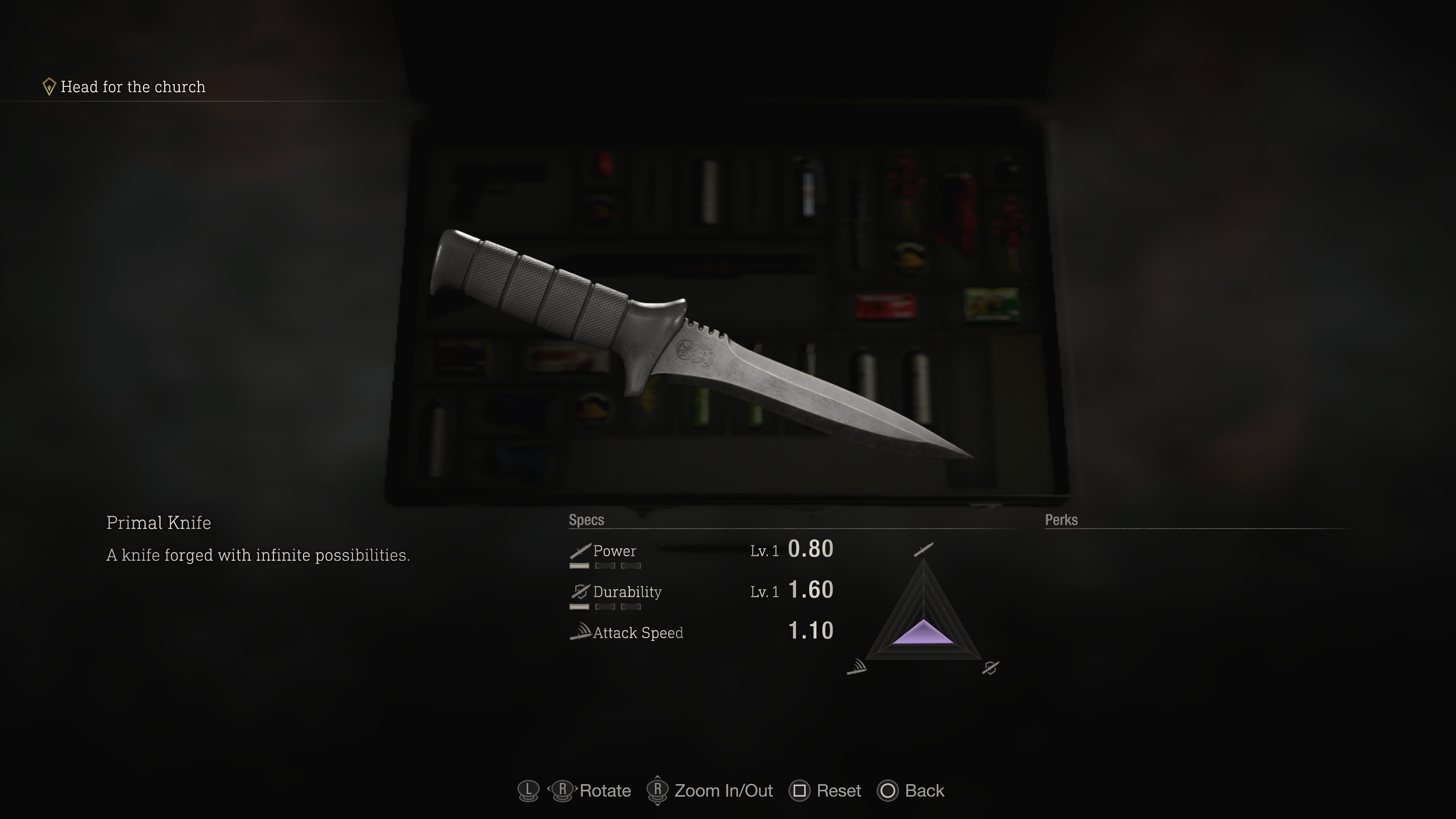Open the Head for the church objective
Image resolution: width=1456 pixels, height=819 pixels.
coord(133,86)
